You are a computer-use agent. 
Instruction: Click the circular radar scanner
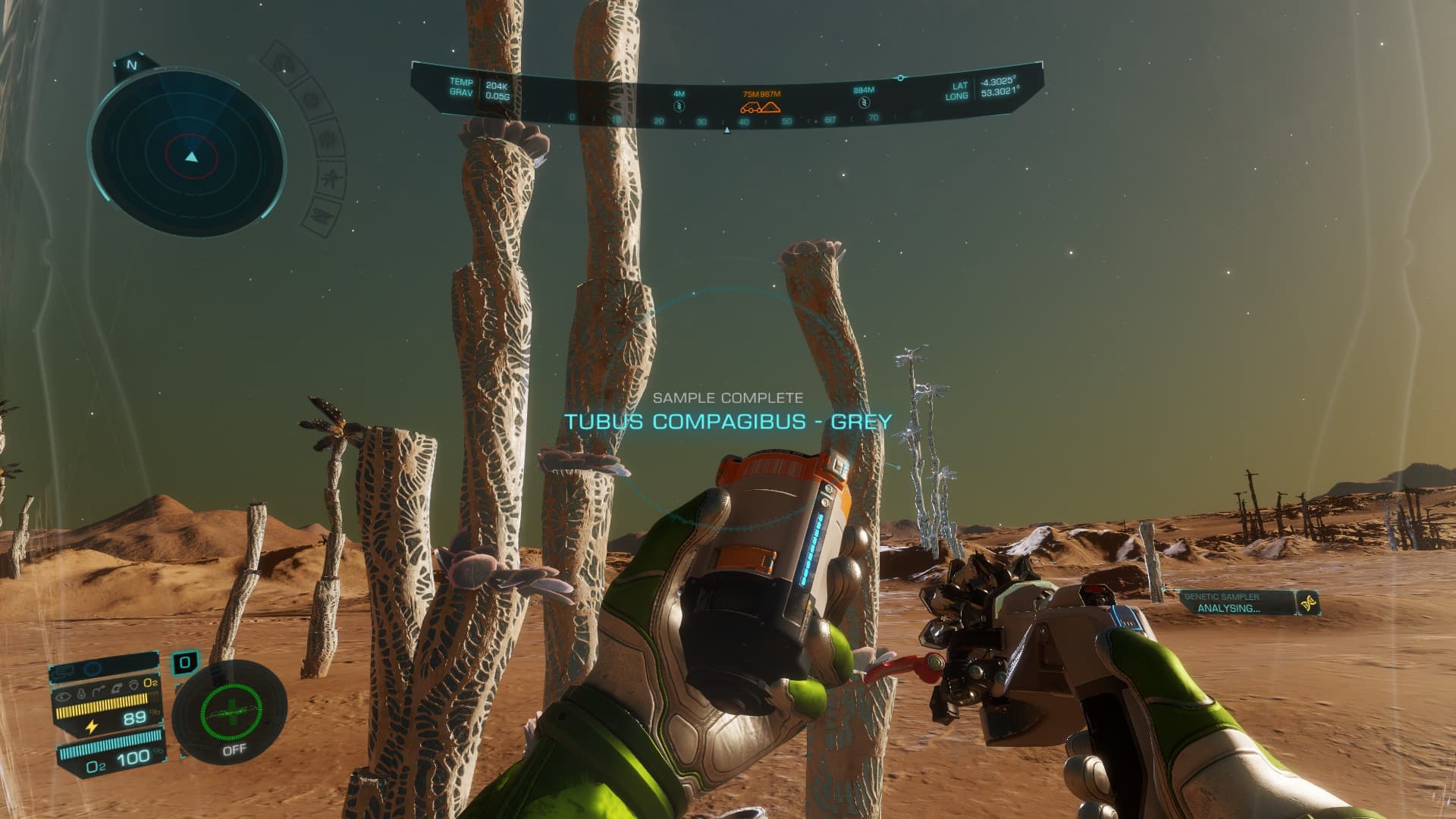pos(188,157)
